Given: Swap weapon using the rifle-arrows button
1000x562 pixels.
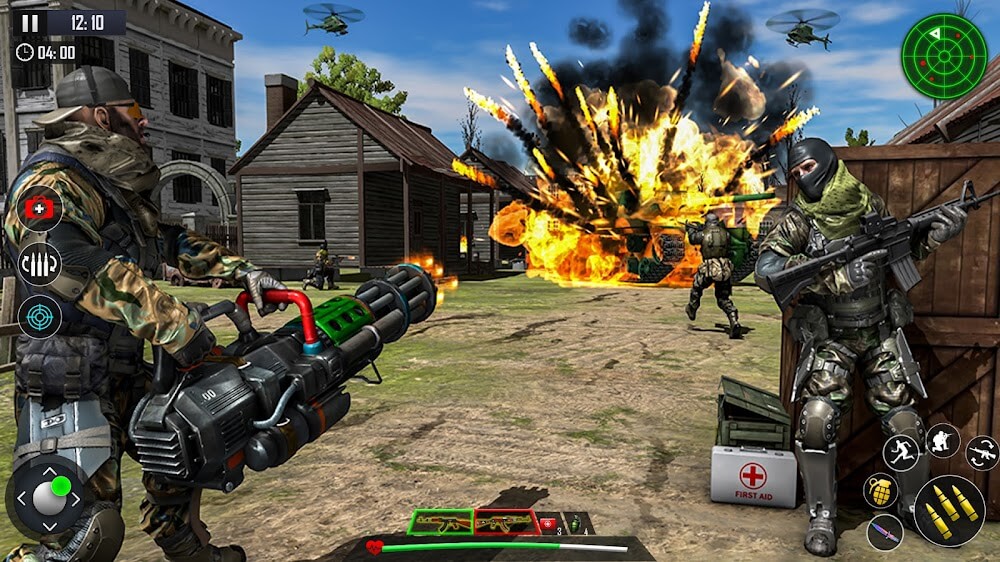Looking at the screenshot, I should pyautogui.click(x=982, y=453).
